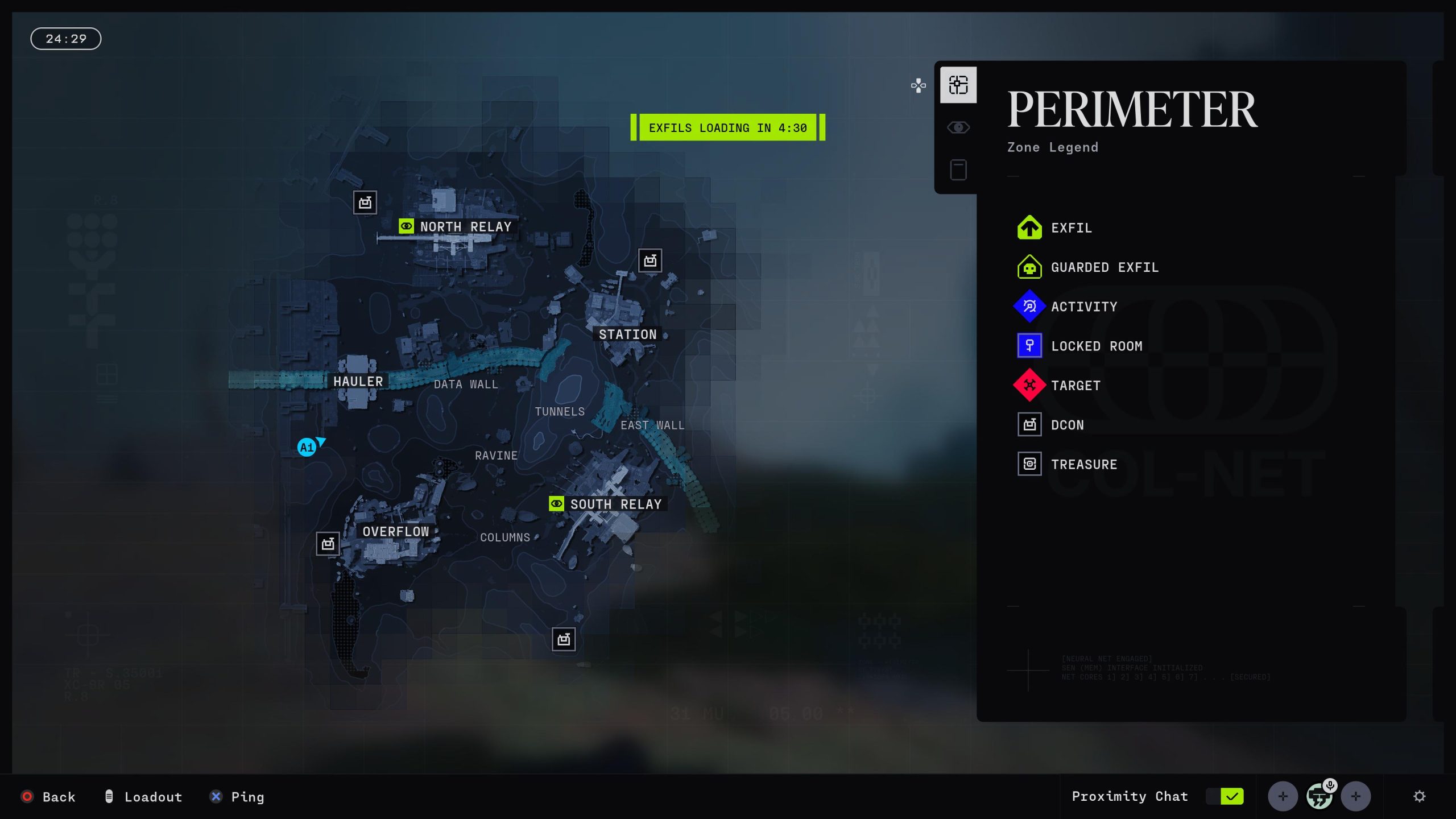Click the Guarded Exfil legend icon
The width and height of the screenshot is (1456, 819).
[1029, 267]
